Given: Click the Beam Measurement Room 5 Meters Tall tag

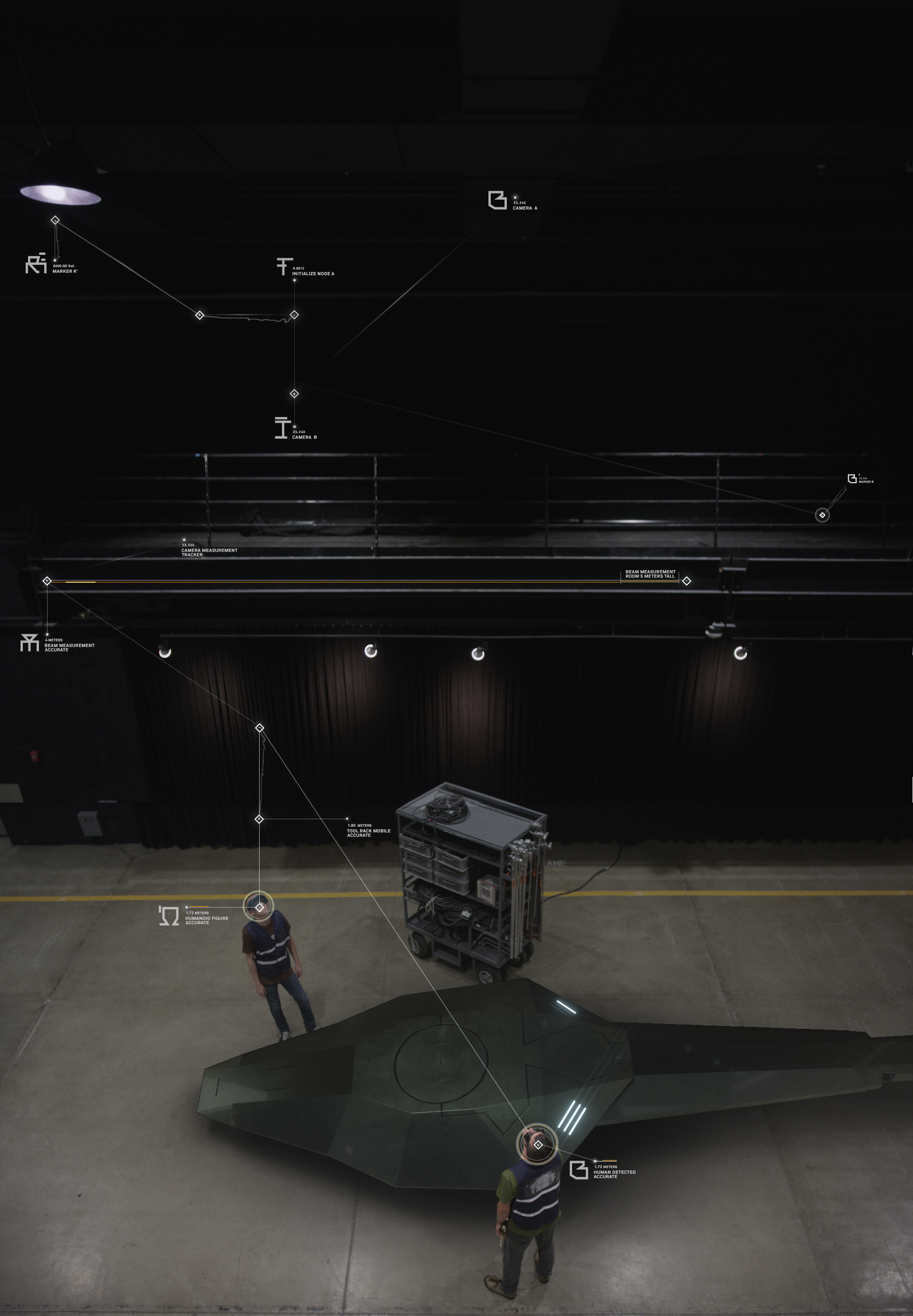Looking at the screenshot, I should point(650,574).
